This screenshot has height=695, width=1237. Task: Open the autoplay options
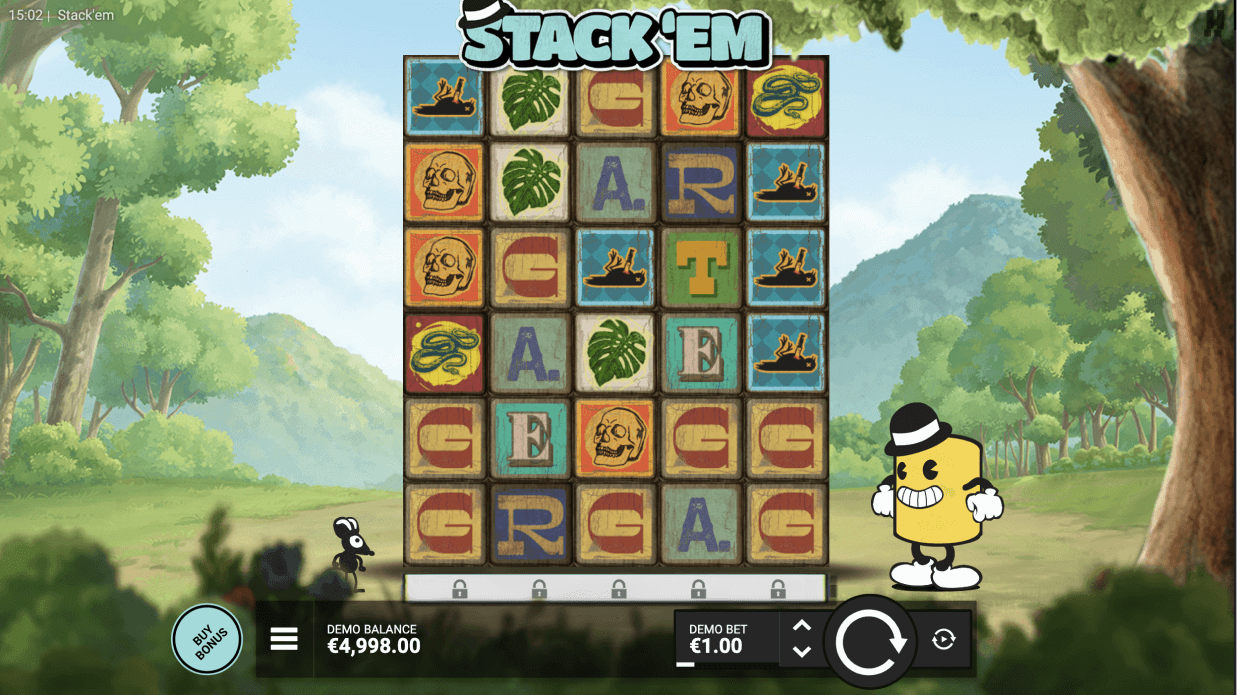[x=943, y=639]
